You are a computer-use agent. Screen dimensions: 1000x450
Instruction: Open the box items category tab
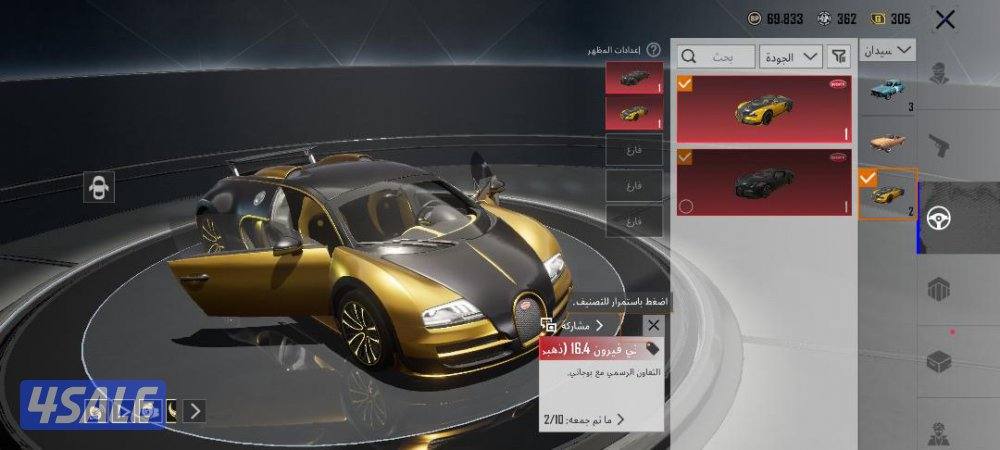click(940, 359)
